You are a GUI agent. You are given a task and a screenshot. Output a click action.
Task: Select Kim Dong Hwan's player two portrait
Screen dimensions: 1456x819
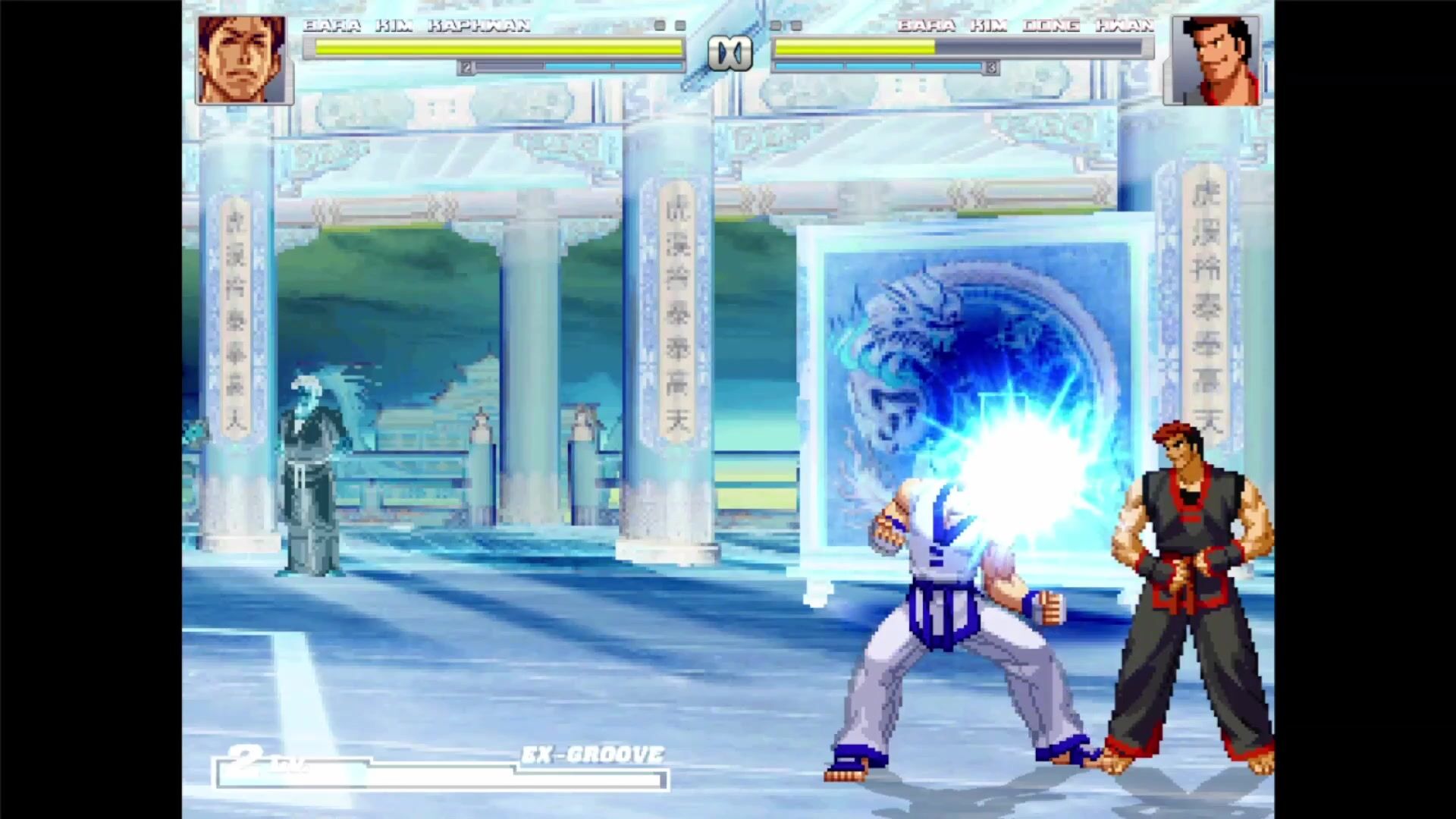coord(1216,59)
